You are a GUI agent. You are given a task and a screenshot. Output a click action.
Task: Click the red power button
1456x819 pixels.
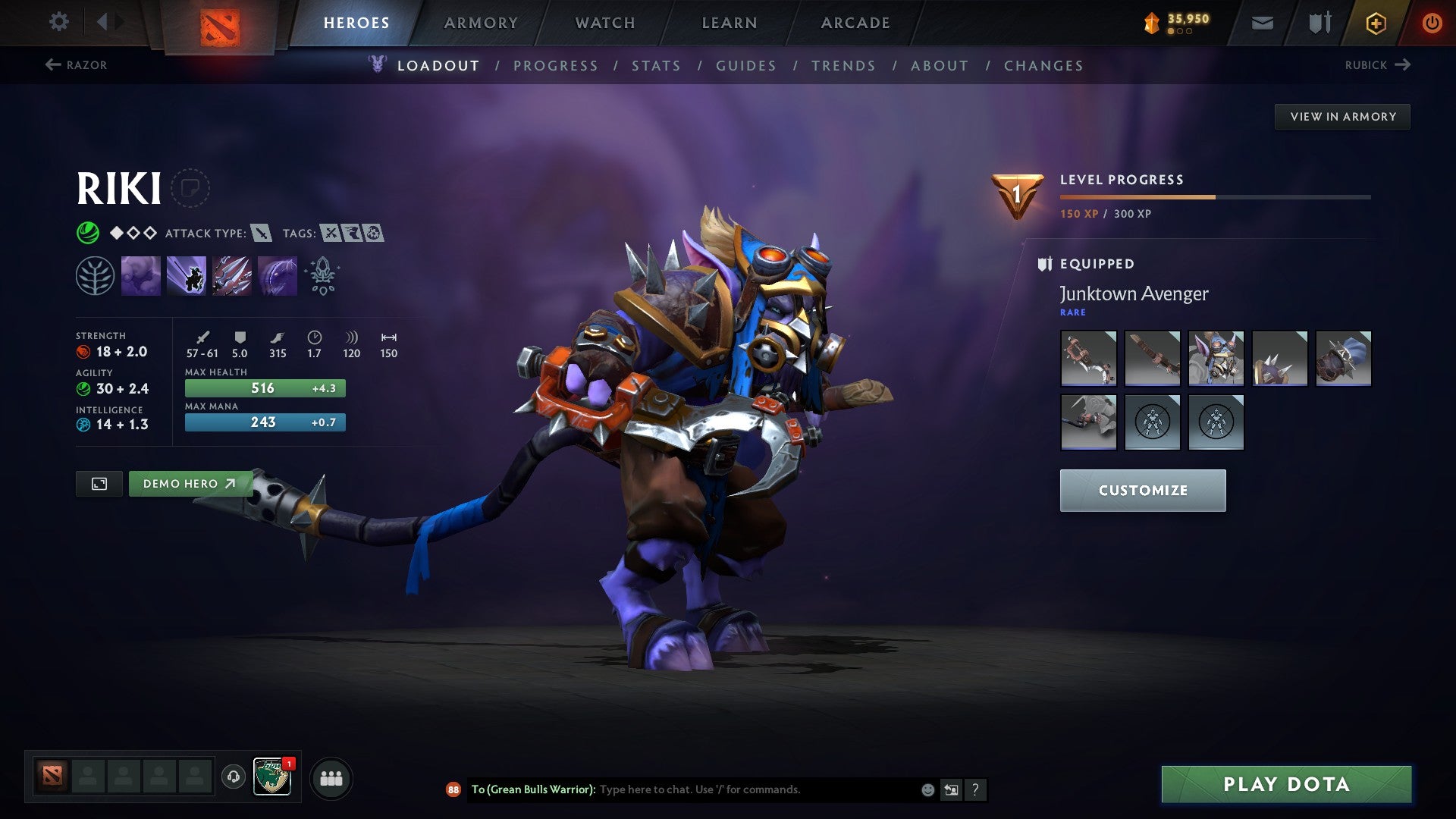(1432, 23)
